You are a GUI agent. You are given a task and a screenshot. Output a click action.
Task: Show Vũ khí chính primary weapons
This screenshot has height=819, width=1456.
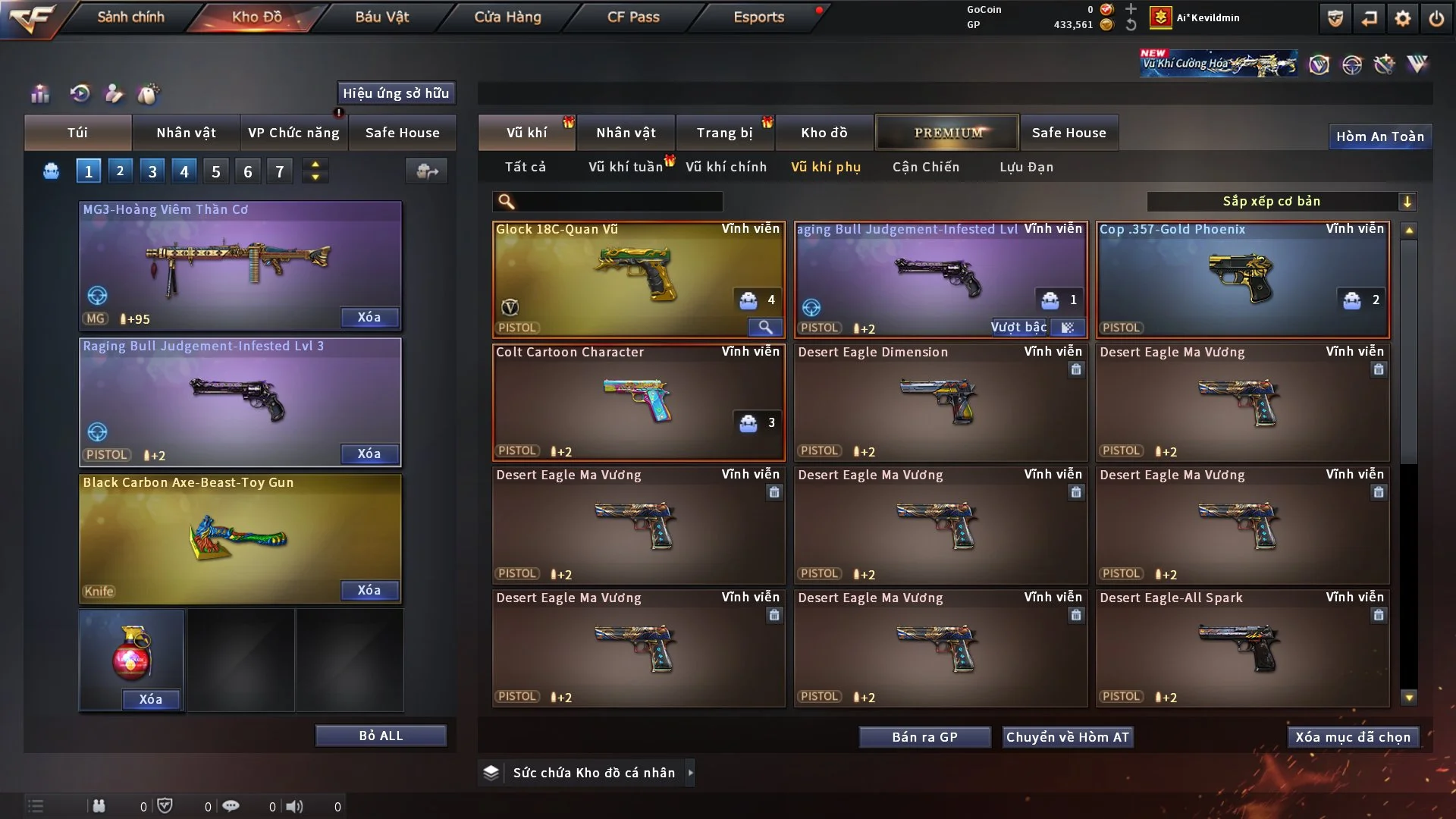tap(726, 167)
